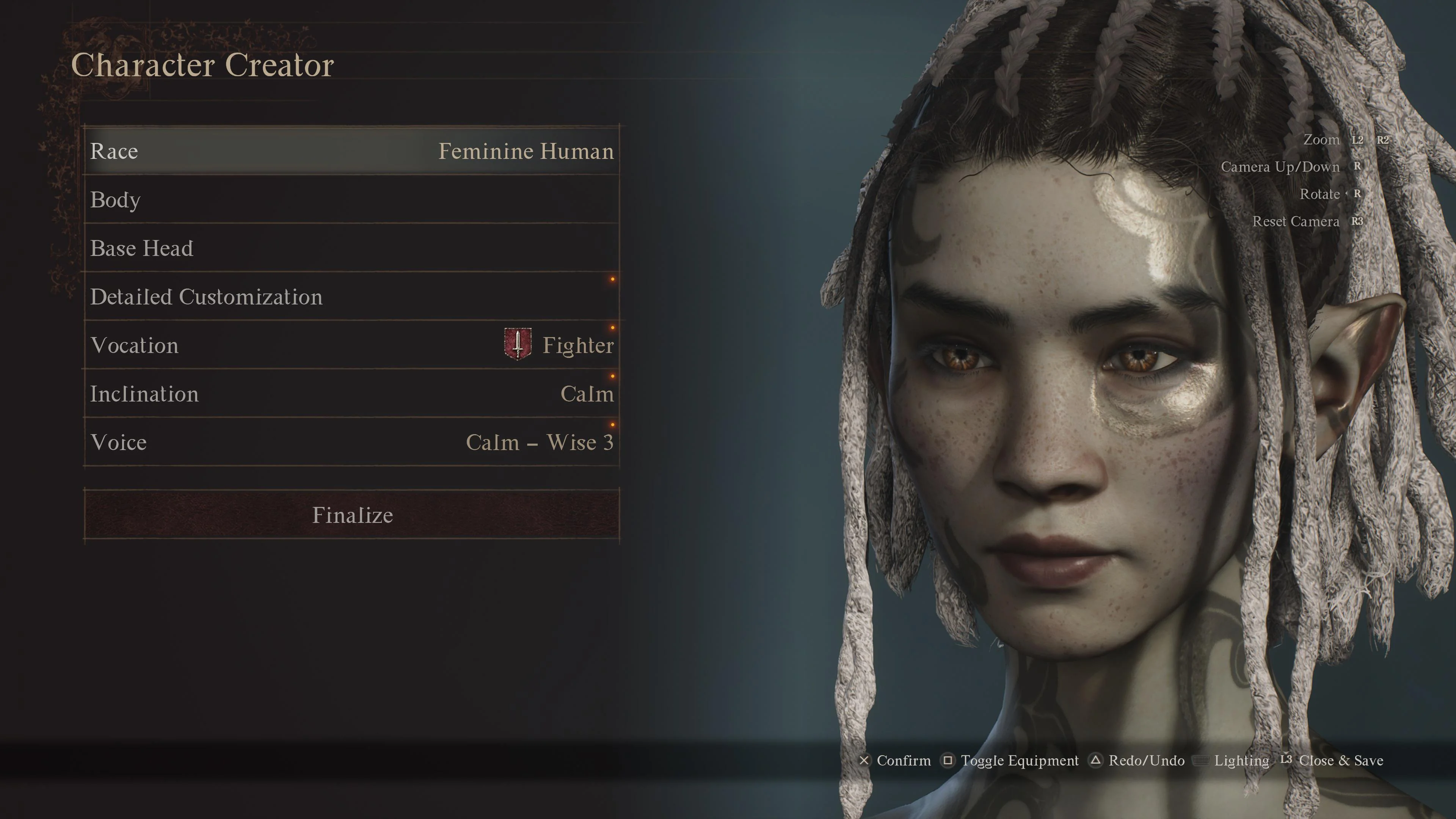Select the Inclination row set to Calm

pyautogui.click(x=351, y=394)
